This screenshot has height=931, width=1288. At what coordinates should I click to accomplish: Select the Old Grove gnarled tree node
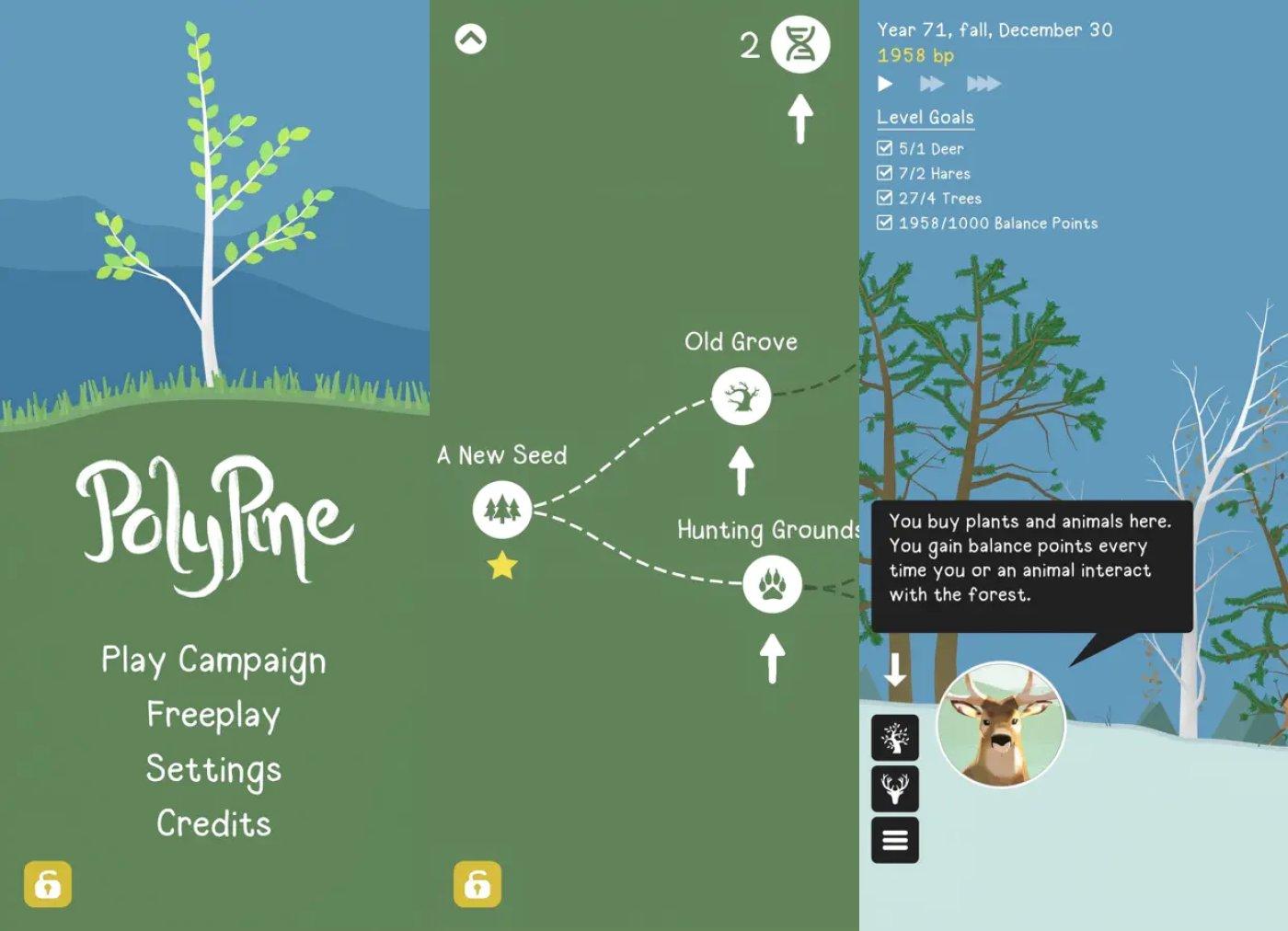pyautogui.click(x=742, y=397)
